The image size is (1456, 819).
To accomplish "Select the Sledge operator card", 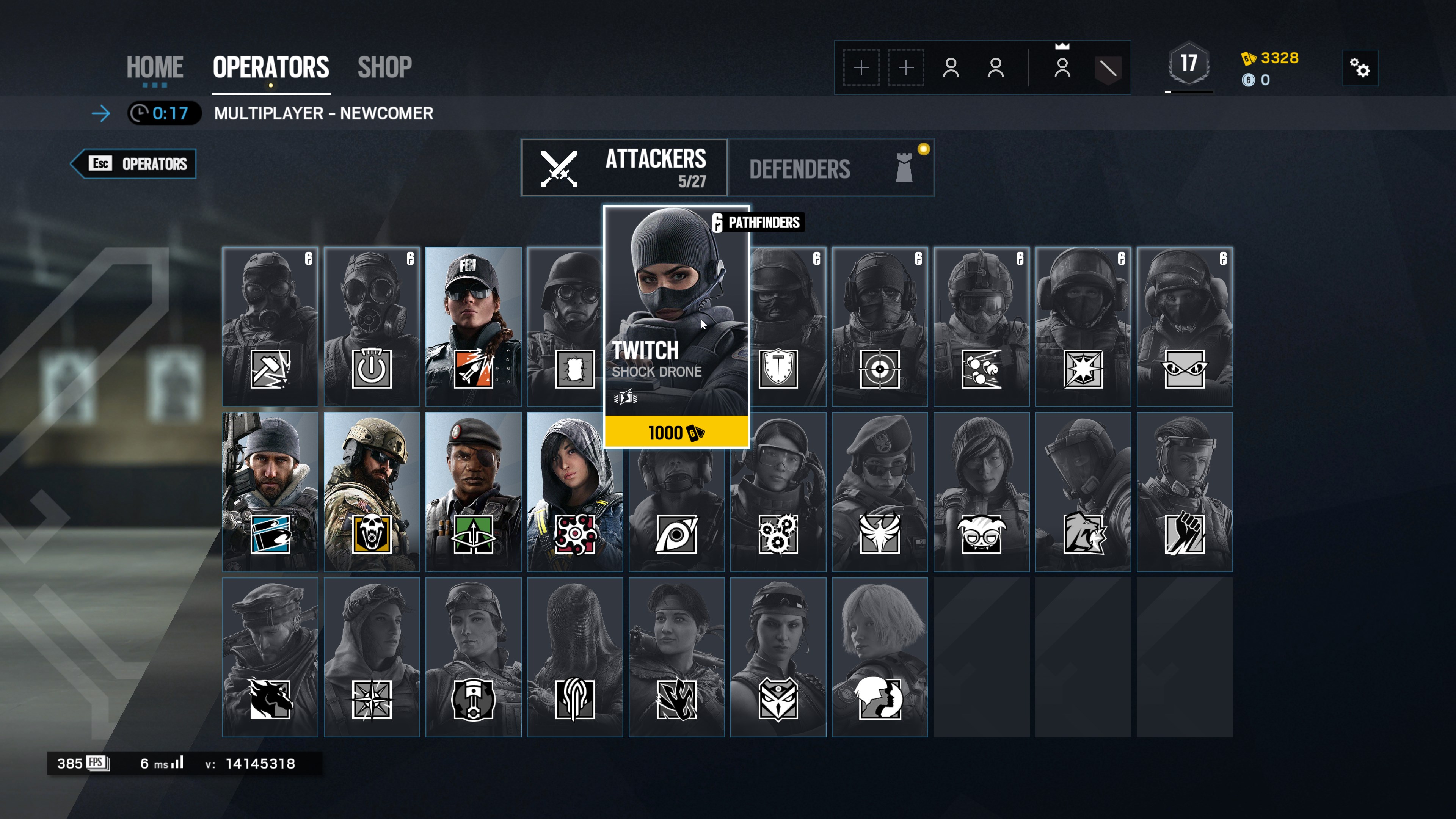I will [x=270, y=326].
